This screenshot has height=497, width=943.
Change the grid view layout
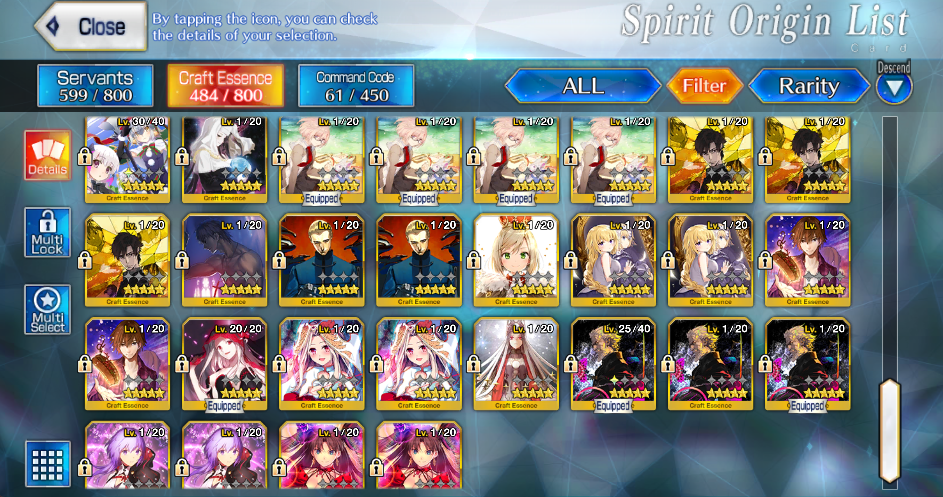pos(48,462)
